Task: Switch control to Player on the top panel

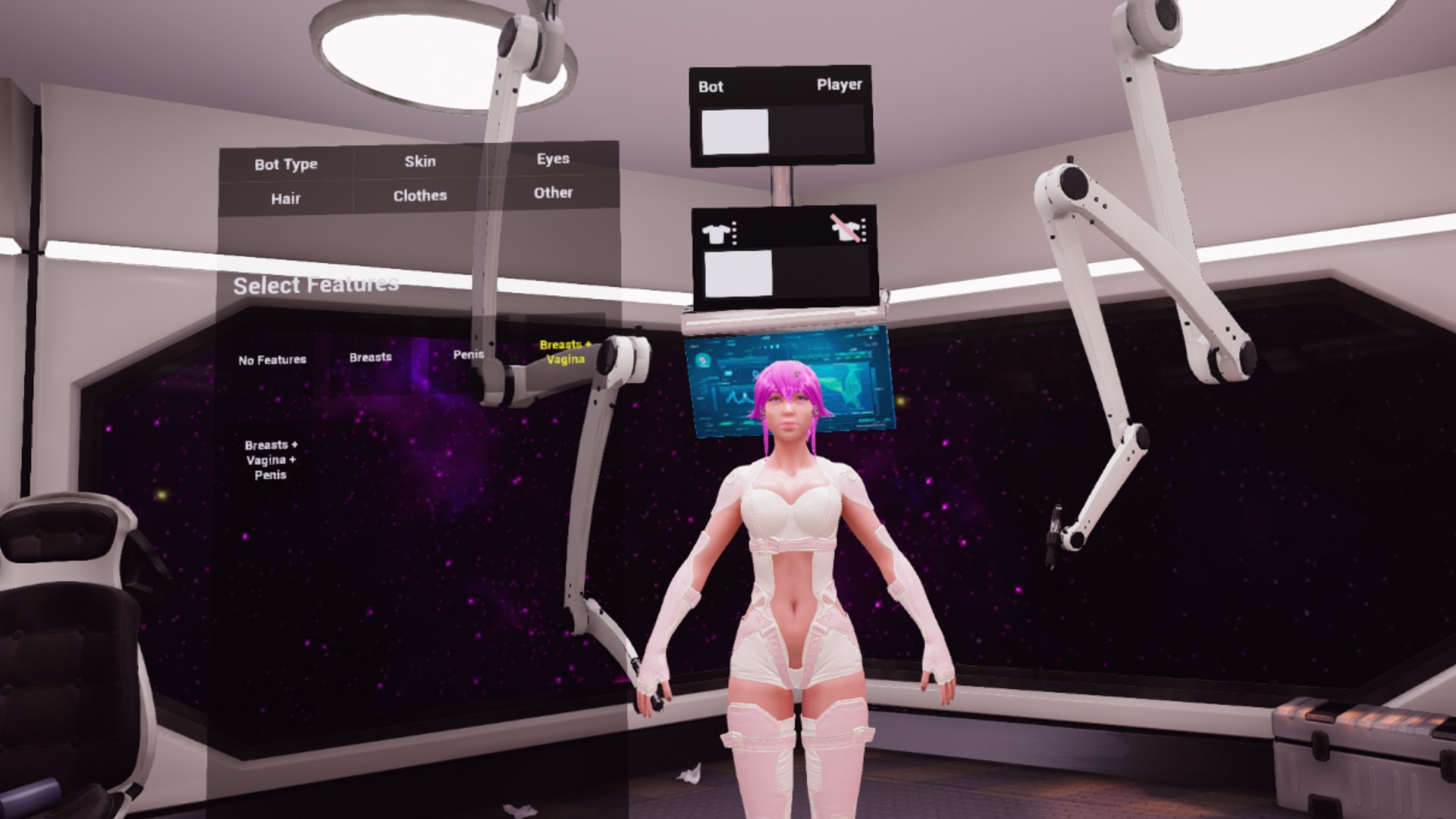Action: tap(839, 86)
